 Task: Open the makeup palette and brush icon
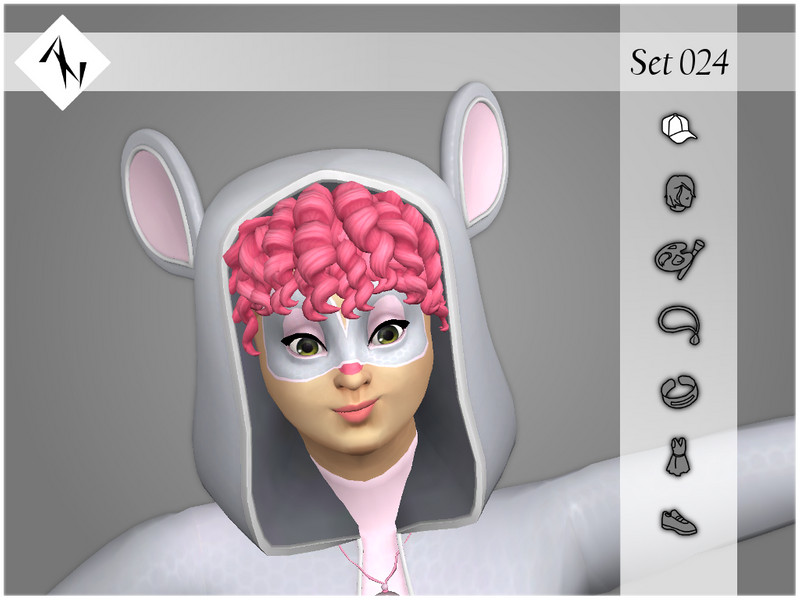pyautogui.click(x=678, y=257)
